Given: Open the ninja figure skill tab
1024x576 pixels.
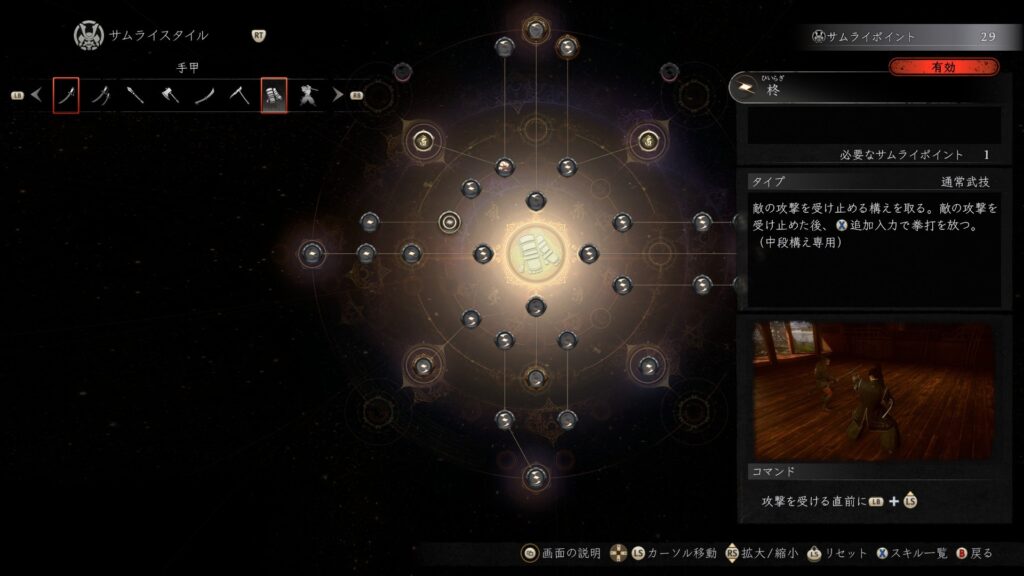Looking at the screenshot, I should point(309,95).
